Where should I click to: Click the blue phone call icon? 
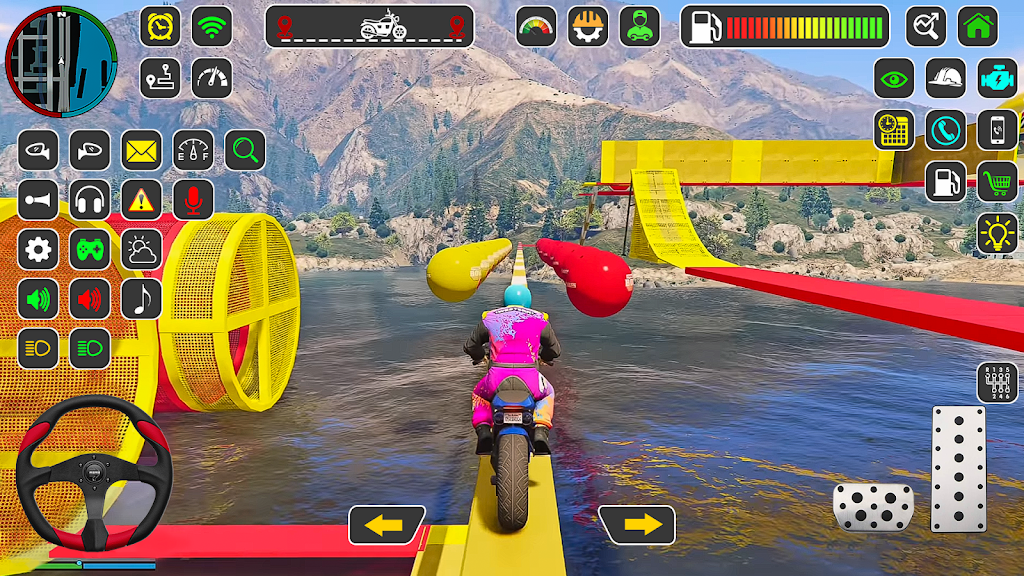click(945, 130)
